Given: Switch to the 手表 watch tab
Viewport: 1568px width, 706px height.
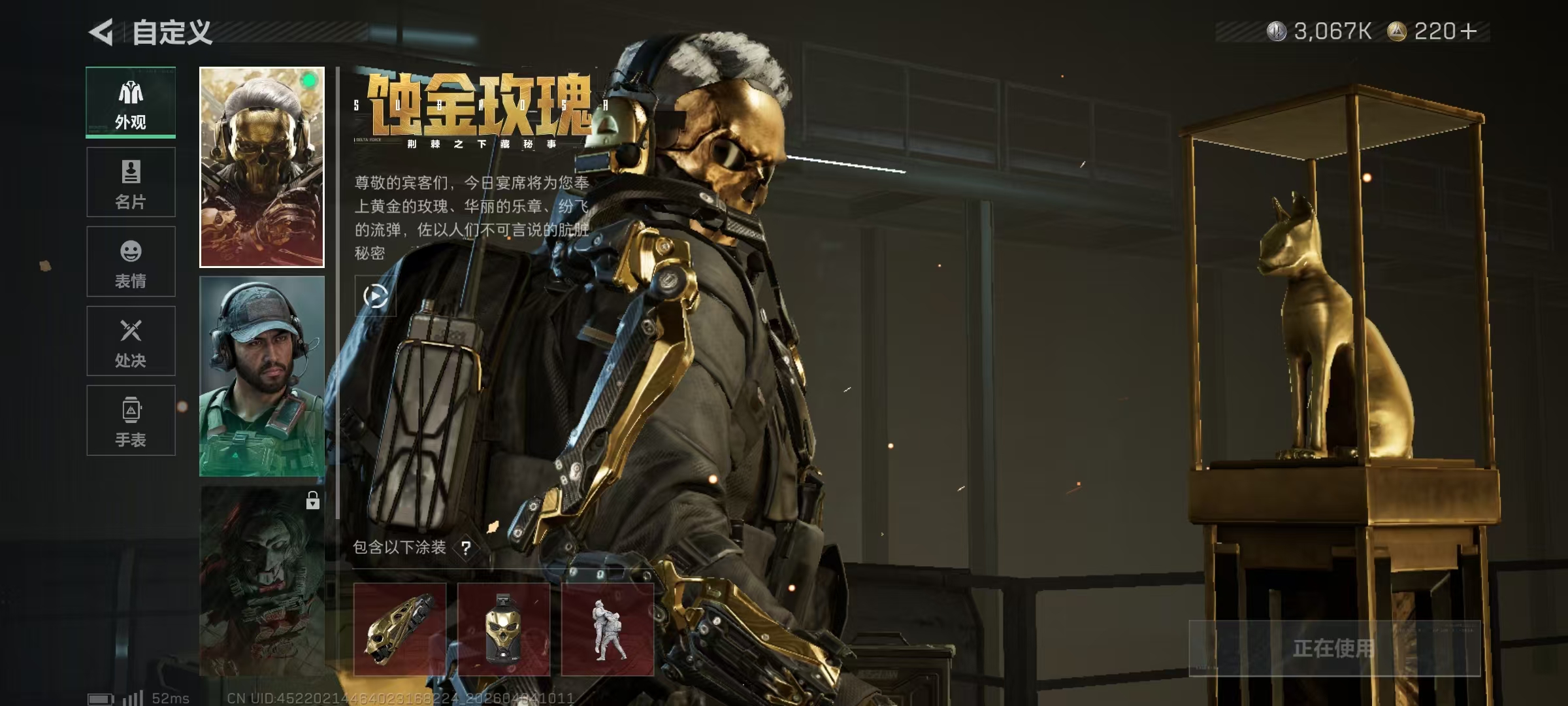Looking at the screenshot, I should click(131, 420).
